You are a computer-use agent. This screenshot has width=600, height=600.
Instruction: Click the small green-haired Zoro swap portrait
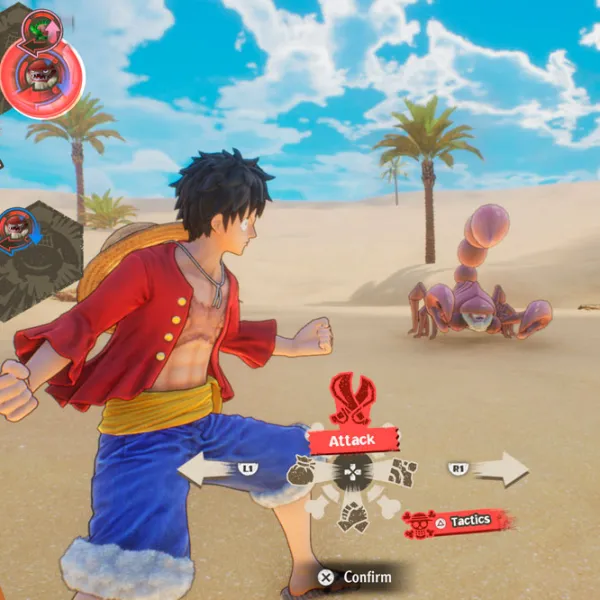41,26
